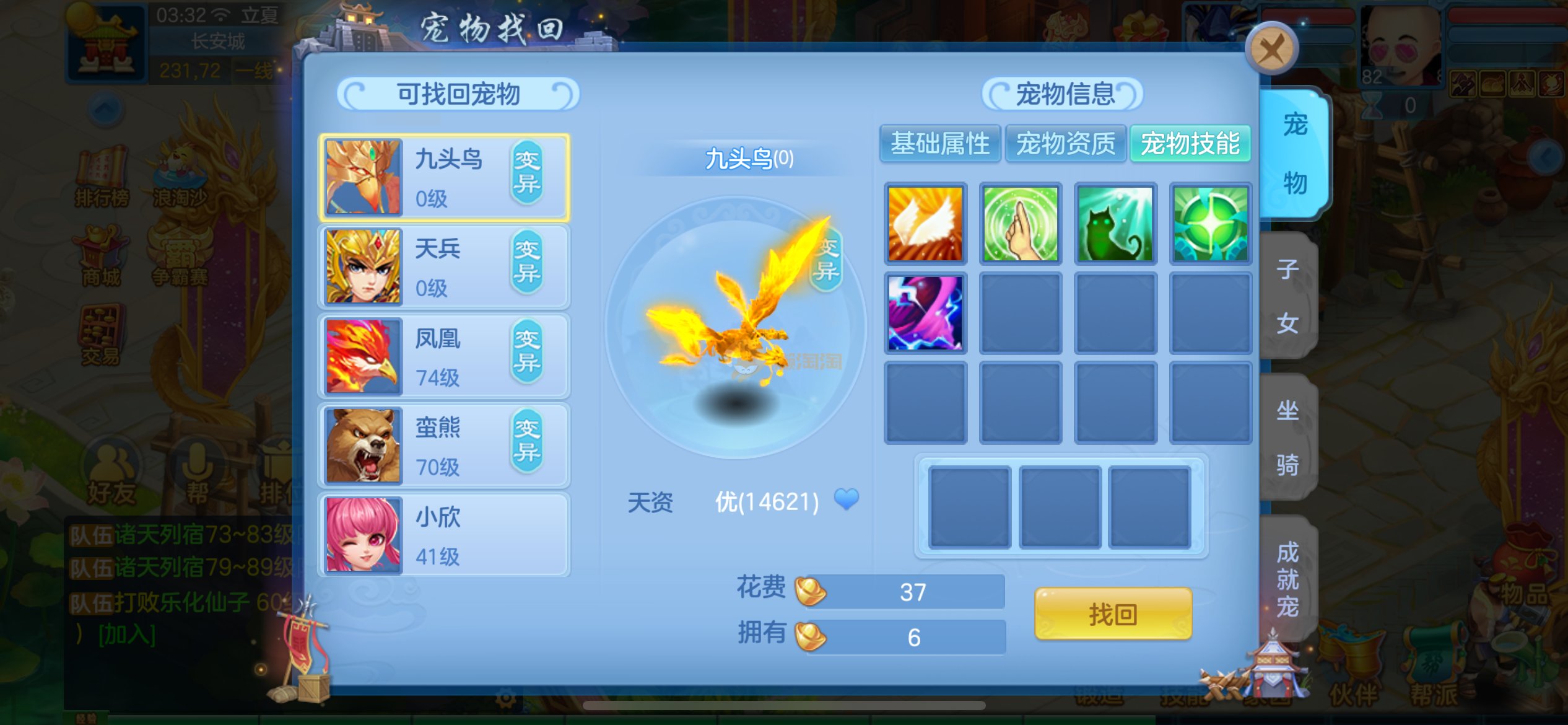Select 九头鸟 in the recoverable pet list
Viewport: 1568px width, 725px height.
point(443,178)
